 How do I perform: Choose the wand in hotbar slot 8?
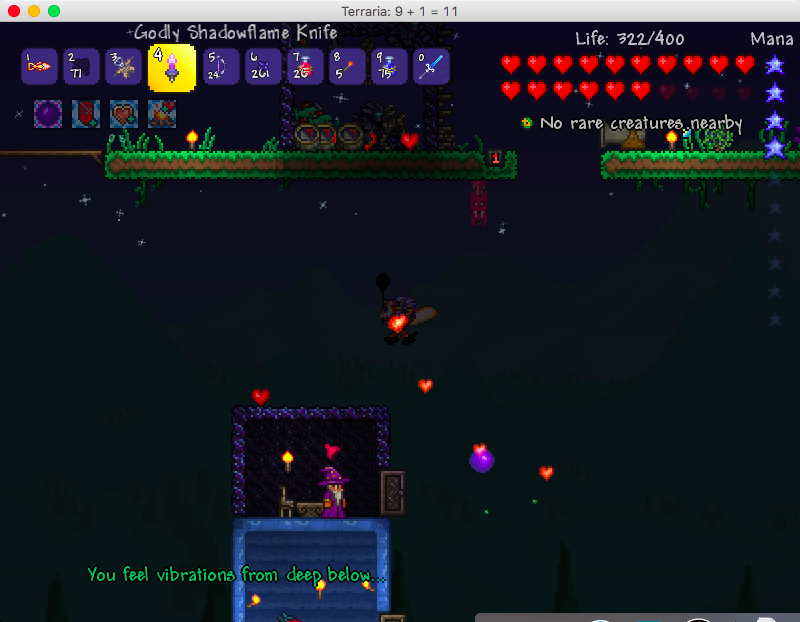pos(347,67)
